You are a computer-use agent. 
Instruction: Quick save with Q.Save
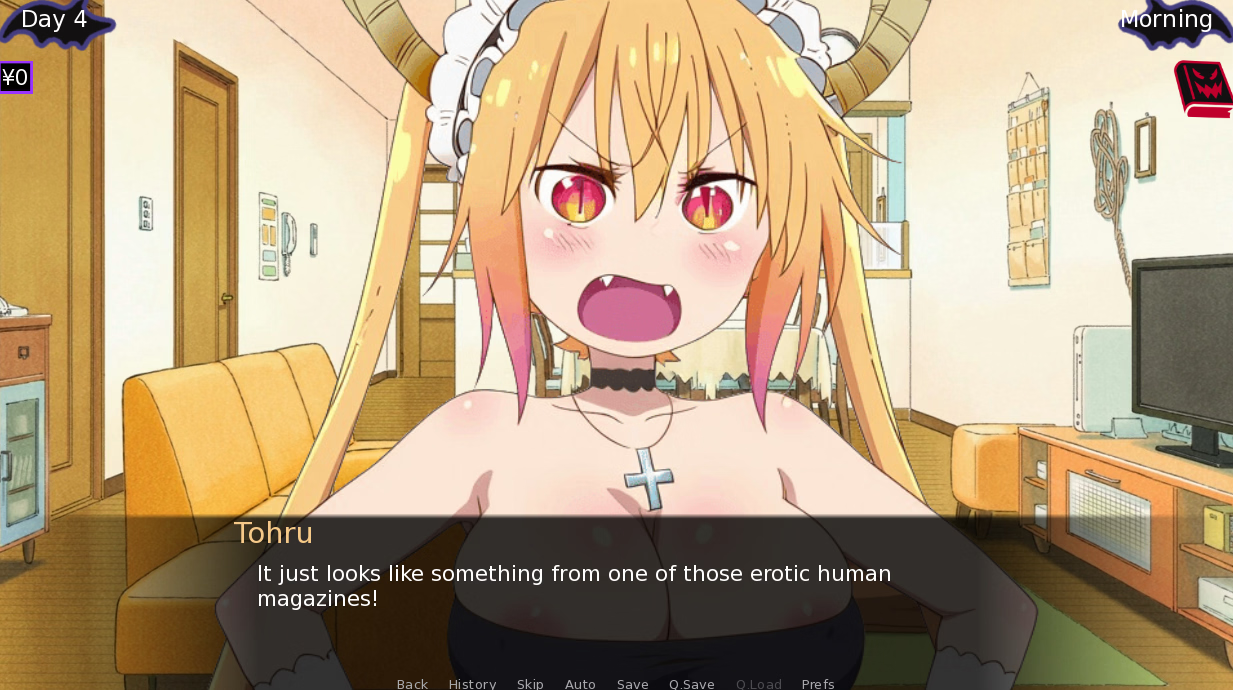tap(692, 684)
